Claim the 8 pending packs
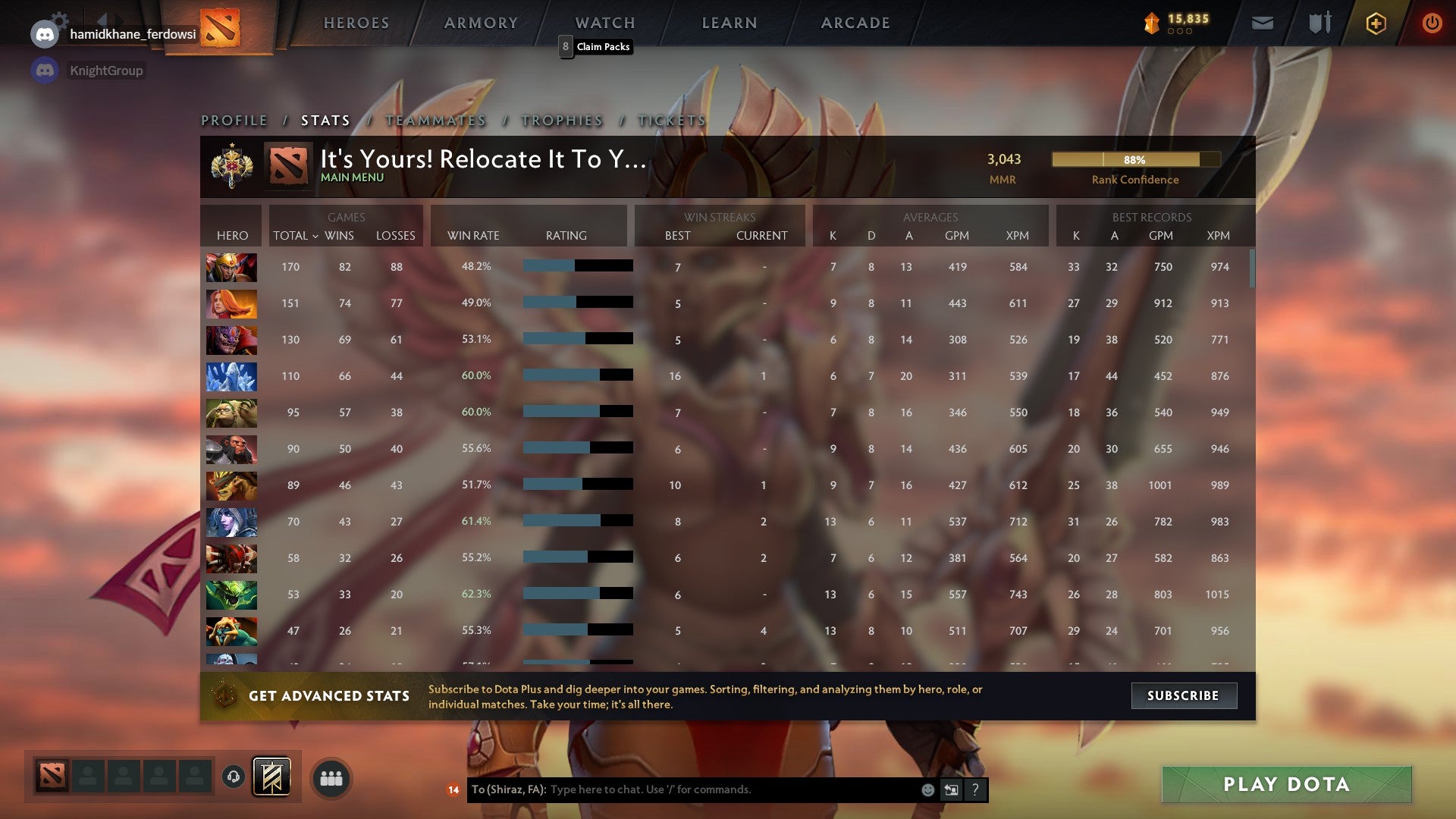Image resolution: width=1456 pixels, height=819 pixels. coord(596,47)
